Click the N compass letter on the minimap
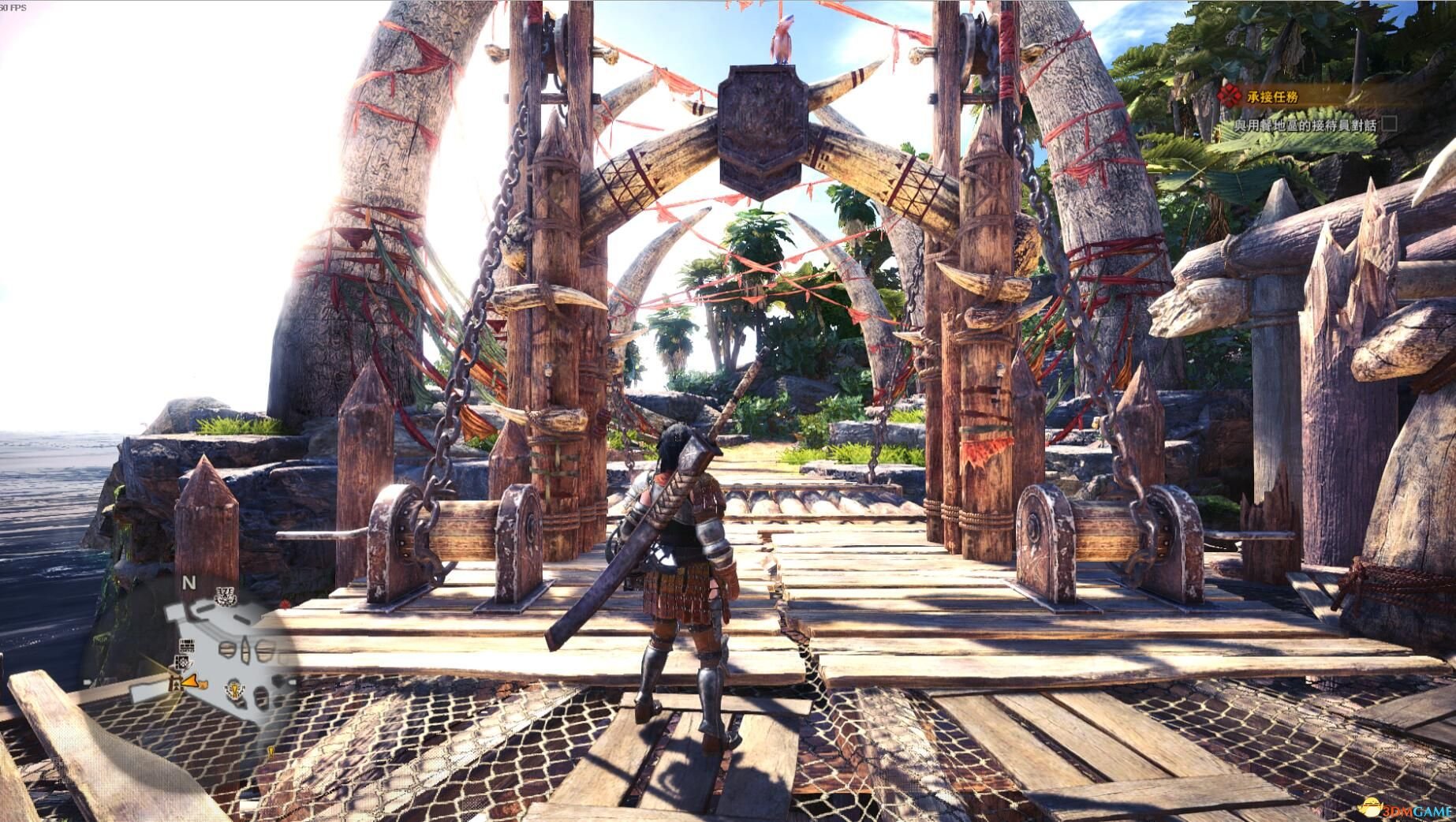This screenshot has width=1456, height=822. [x=188, y=582]
